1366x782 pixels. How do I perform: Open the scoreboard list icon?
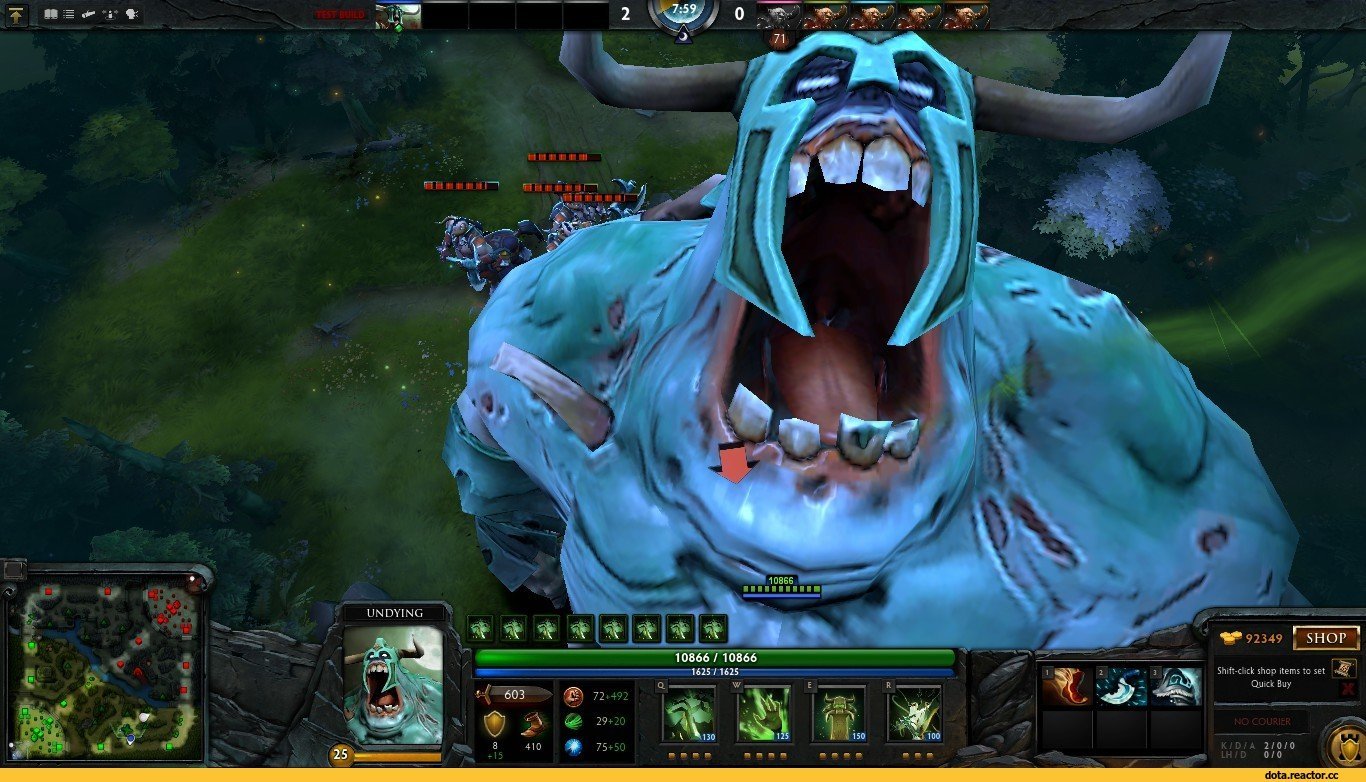coord(69,14)
